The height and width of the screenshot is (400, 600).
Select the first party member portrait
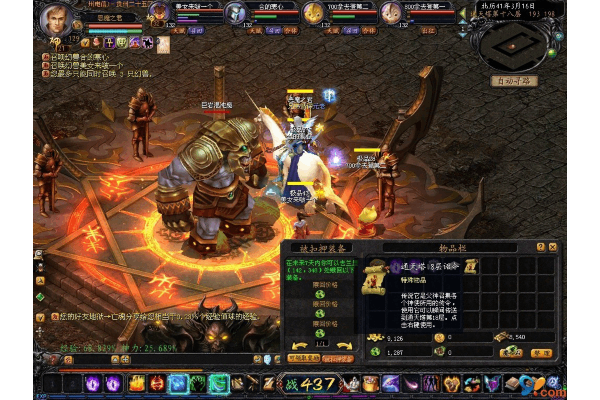[x=160, y=13]
